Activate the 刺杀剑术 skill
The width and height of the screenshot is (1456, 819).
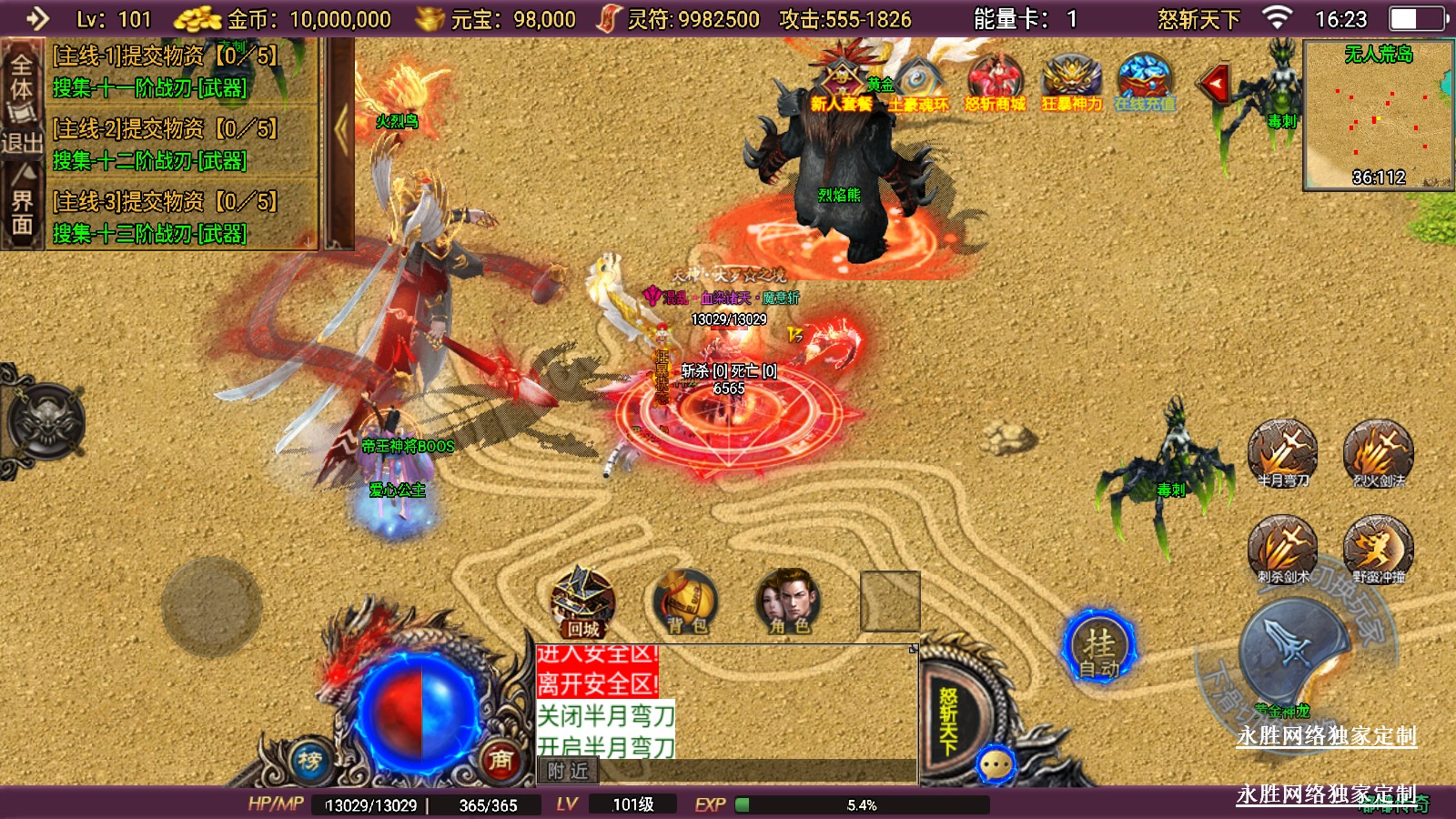[x=1282, y=549]
